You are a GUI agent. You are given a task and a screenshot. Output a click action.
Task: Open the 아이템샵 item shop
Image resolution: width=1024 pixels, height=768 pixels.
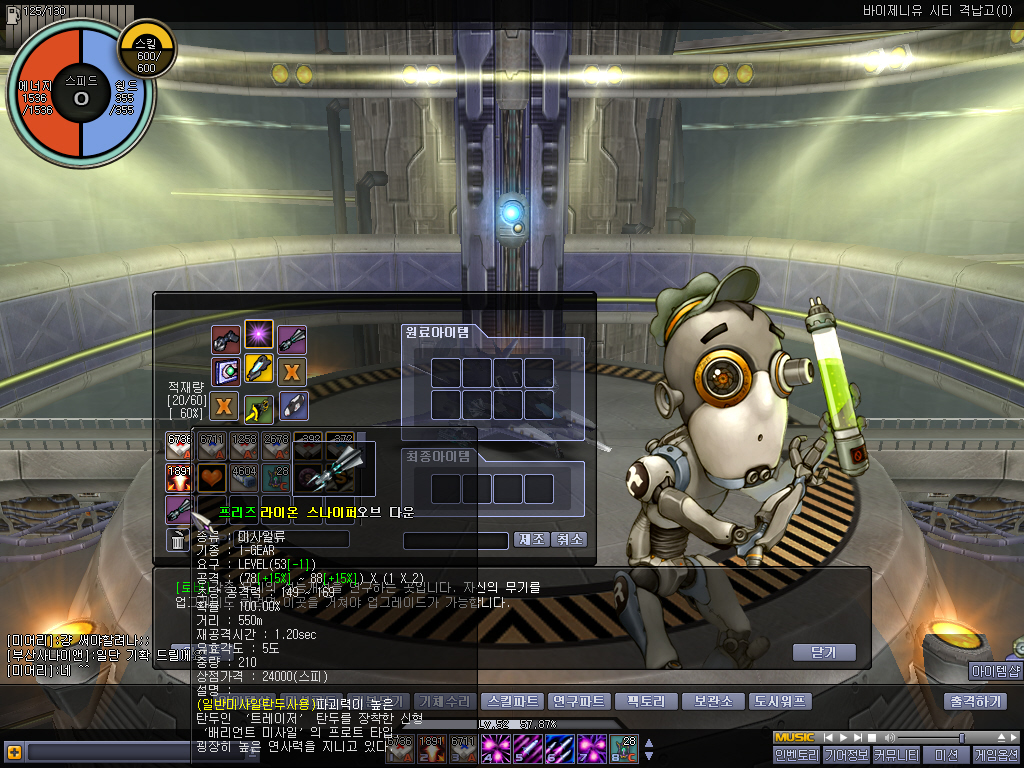pos(994,670)
